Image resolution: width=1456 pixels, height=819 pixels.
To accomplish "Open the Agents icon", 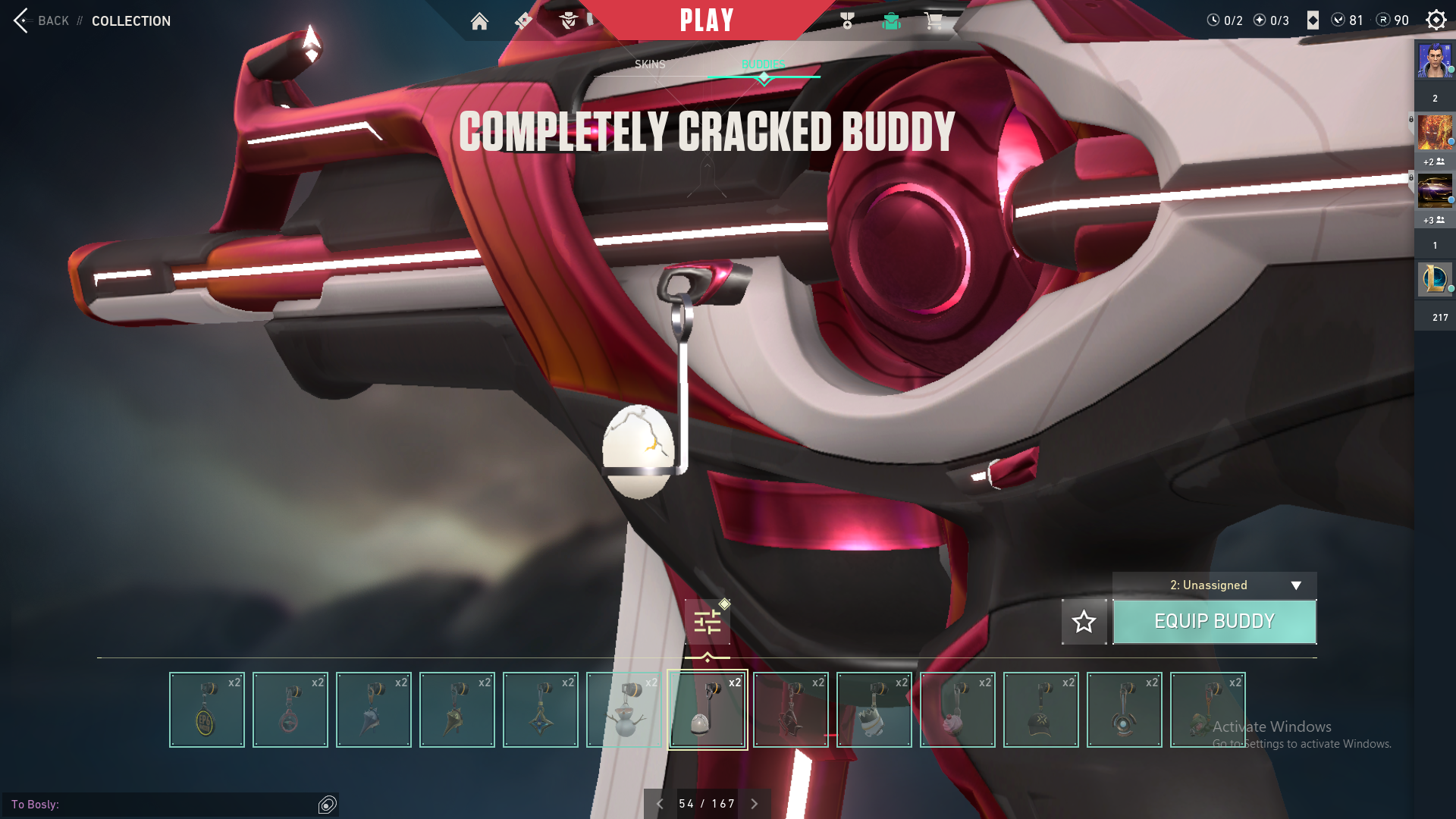I will [x=568, y=21].
